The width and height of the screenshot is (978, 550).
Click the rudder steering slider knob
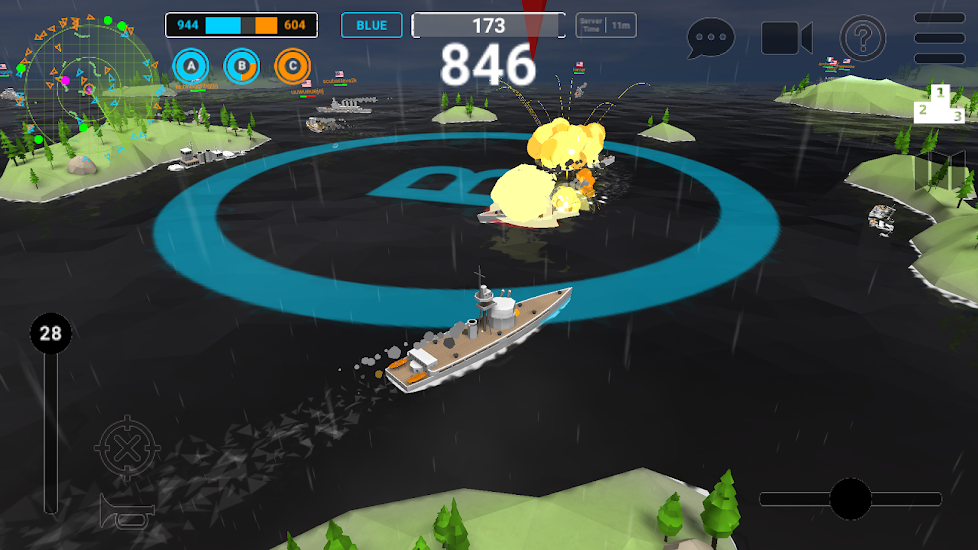pos(850,498)
